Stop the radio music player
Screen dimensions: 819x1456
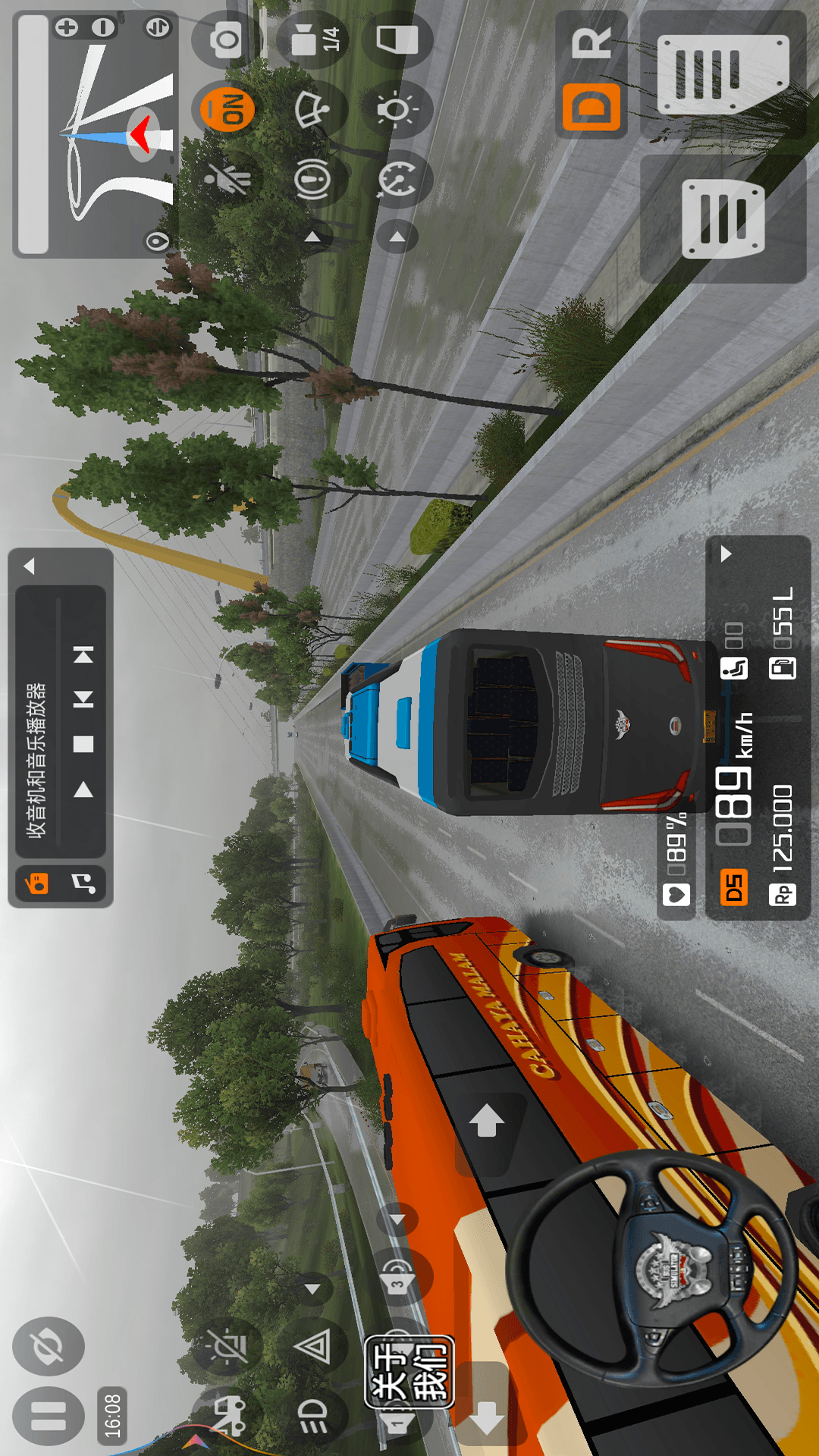(x=83, y=744)
